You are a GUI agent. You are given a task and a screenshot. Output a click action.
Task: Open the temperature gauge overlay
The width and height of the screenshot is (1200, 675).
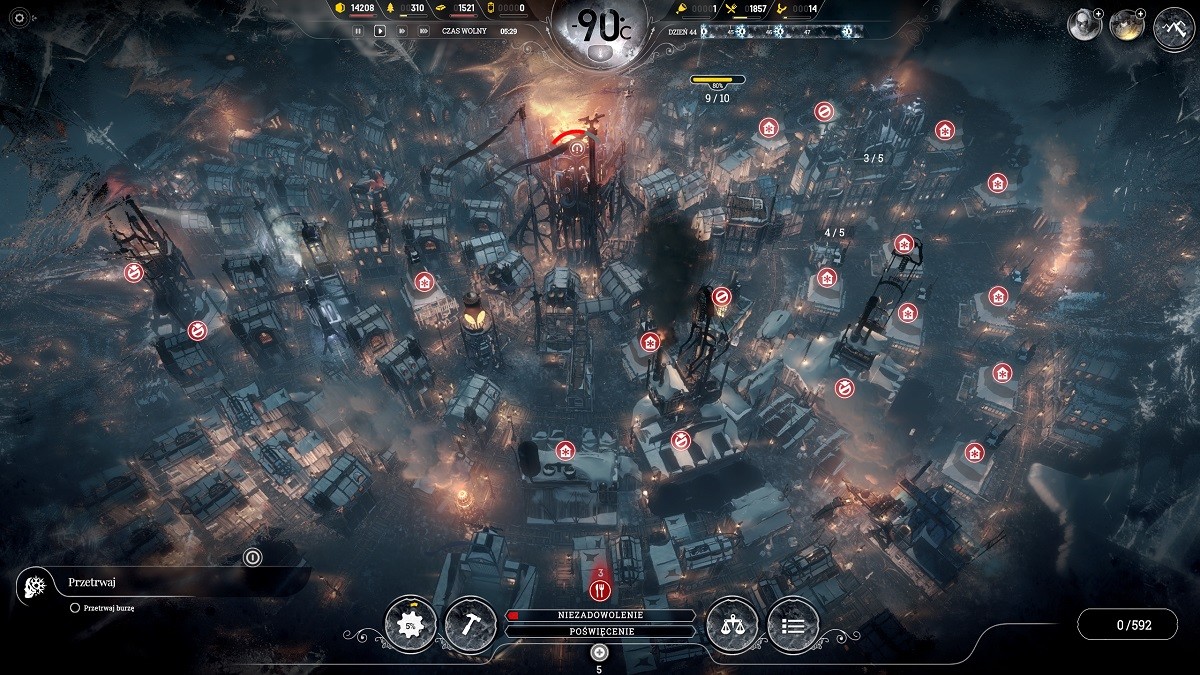click(599, 28)
